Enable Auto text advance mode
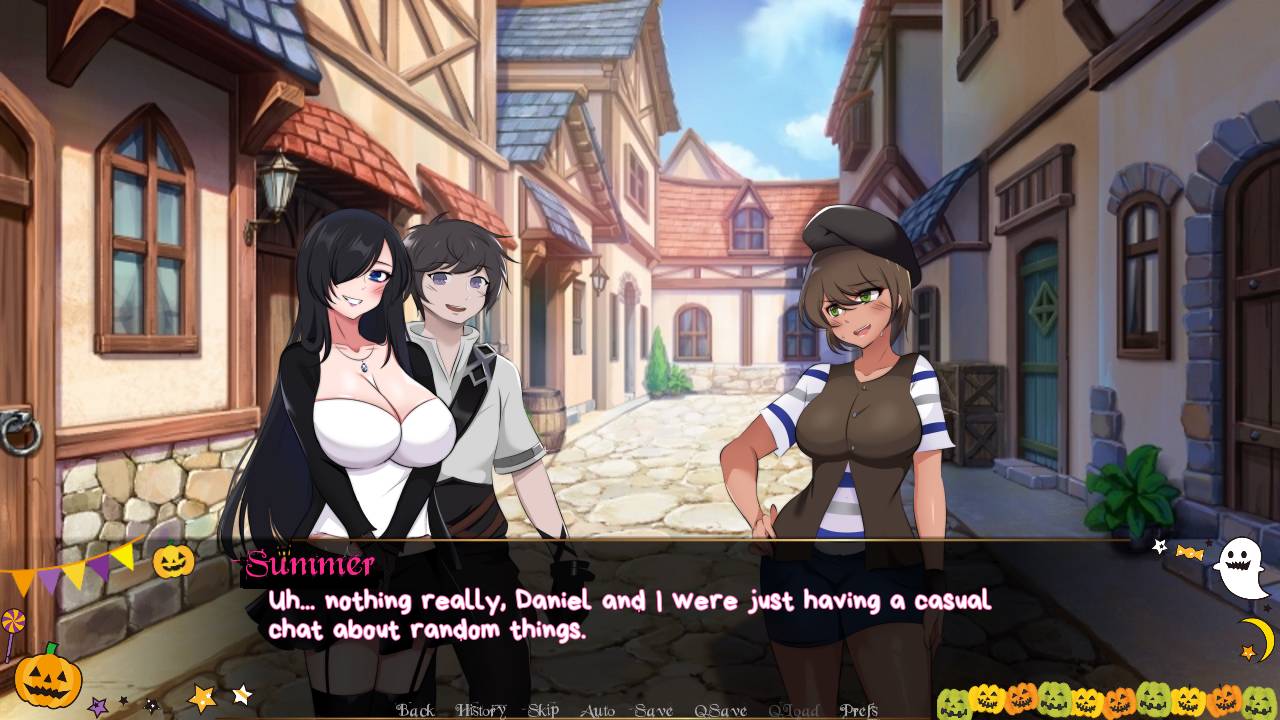The height and width of the screenshot is (720, 1280). pos(597,711)
